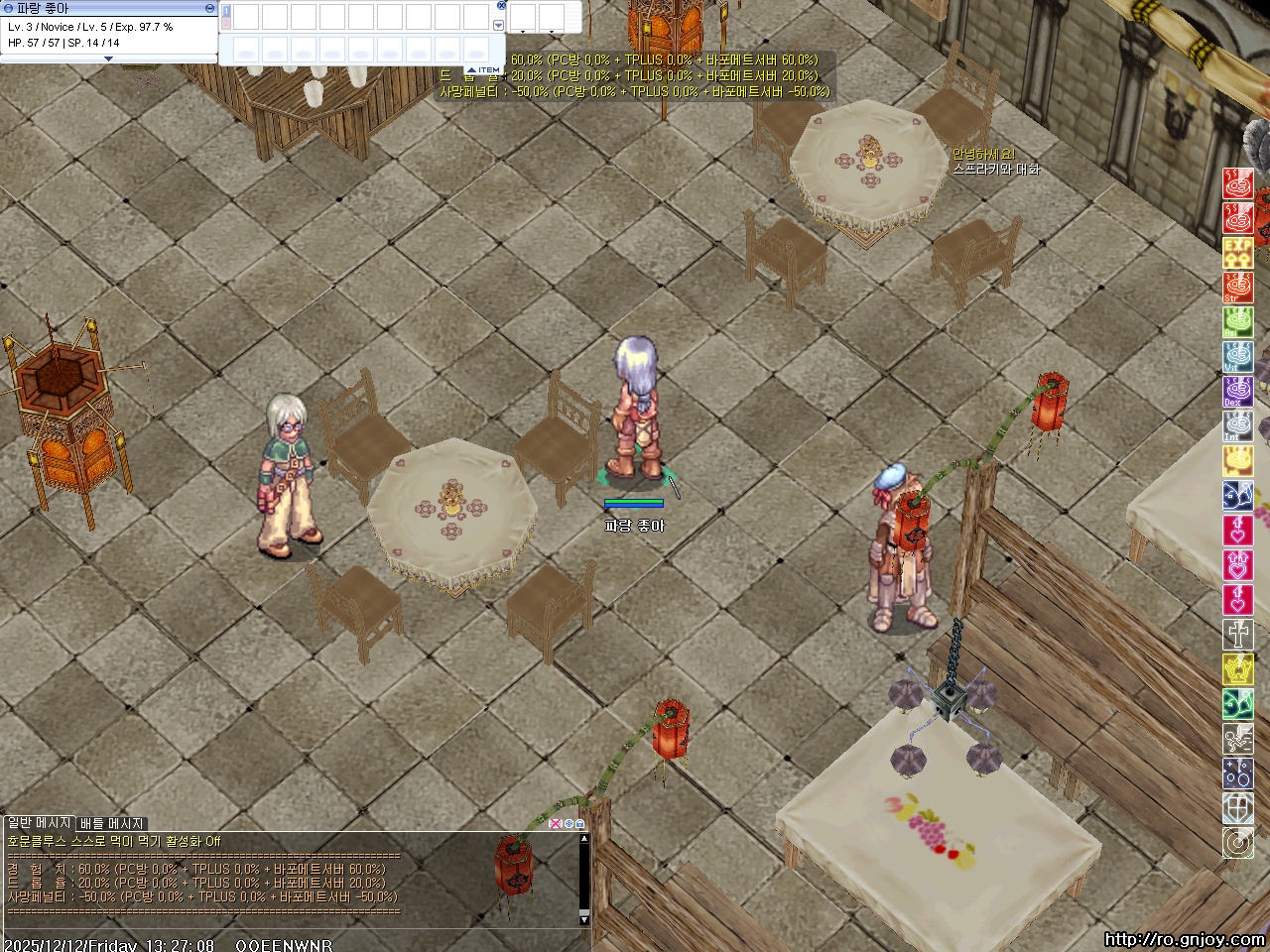Screen dimensions: 1270x952
Task: Select the purple Dex food buff icon
Action: tap(1237, 391)
